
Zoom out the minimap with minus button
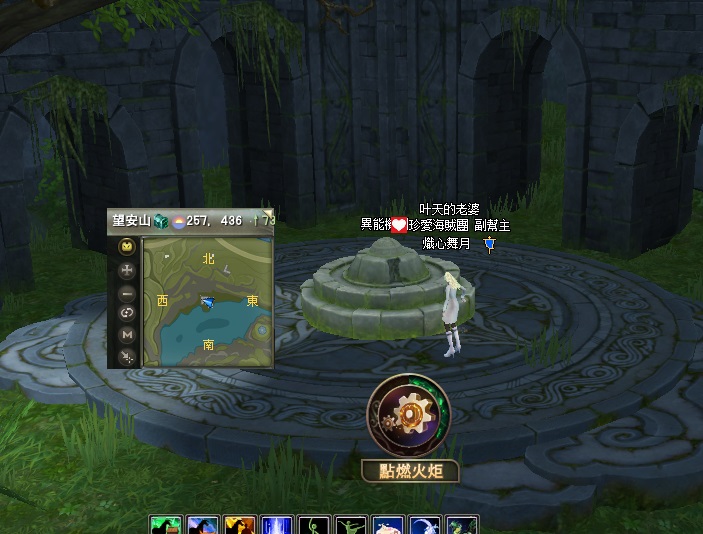point(126,293)
